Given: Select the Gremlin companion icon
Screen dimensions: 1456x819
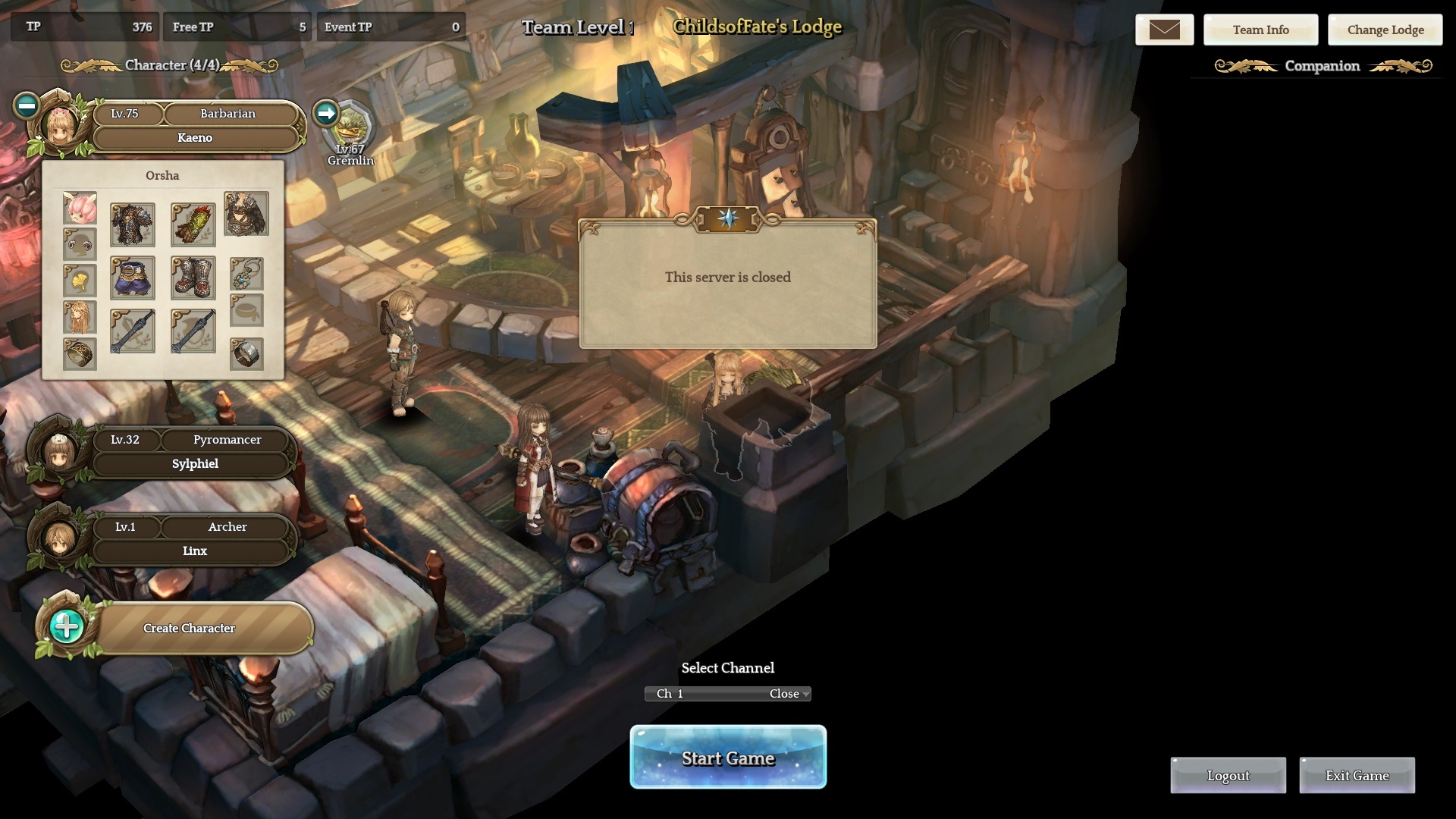Looking at the screenshot, I should (350, 129).
